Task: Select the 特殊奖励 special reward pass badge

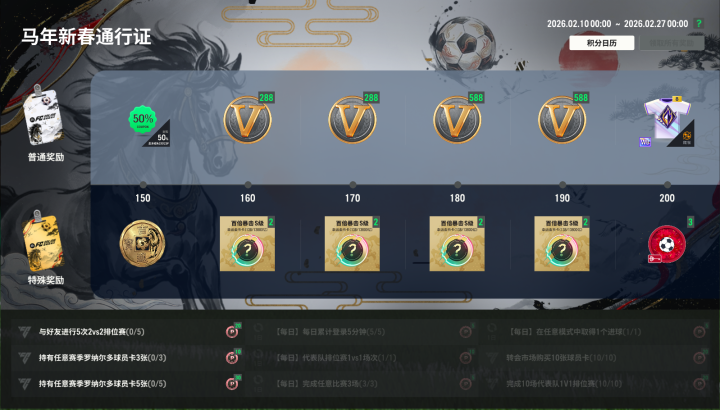Action: point(46,248)
